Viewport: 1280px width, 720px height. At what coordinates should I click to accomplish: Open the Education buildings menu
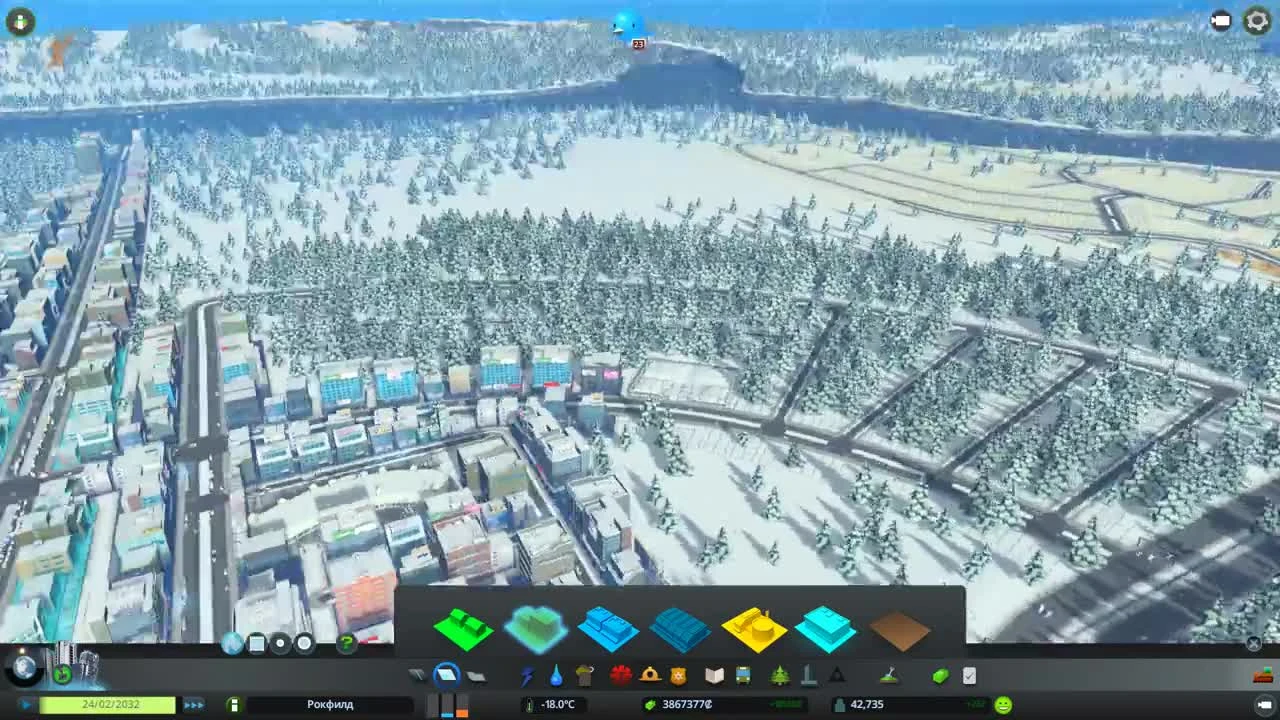click(x=713, y=676)
